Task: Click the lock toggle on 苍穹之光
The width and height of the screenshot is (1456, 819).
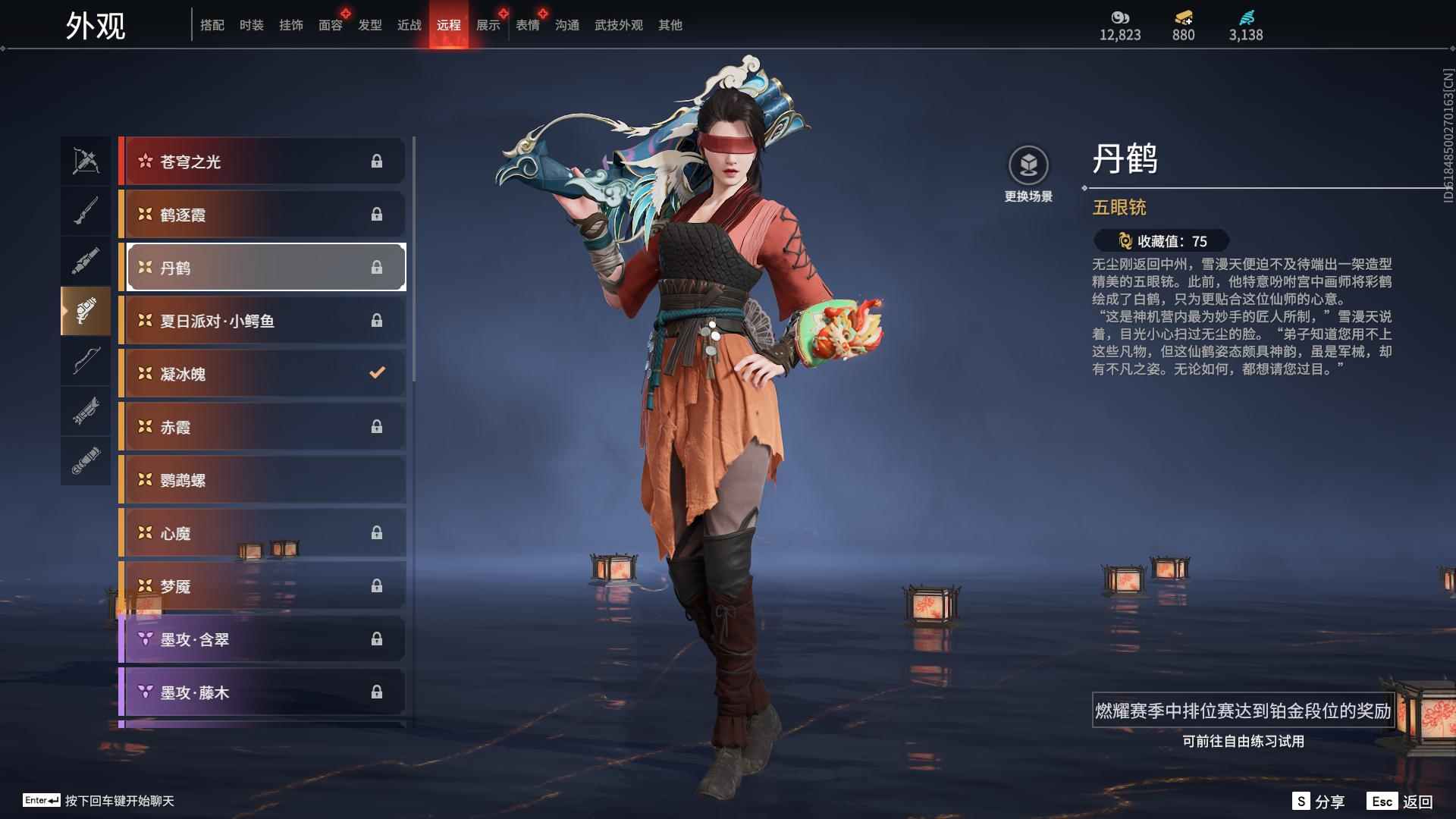Action: coord(377,161)
